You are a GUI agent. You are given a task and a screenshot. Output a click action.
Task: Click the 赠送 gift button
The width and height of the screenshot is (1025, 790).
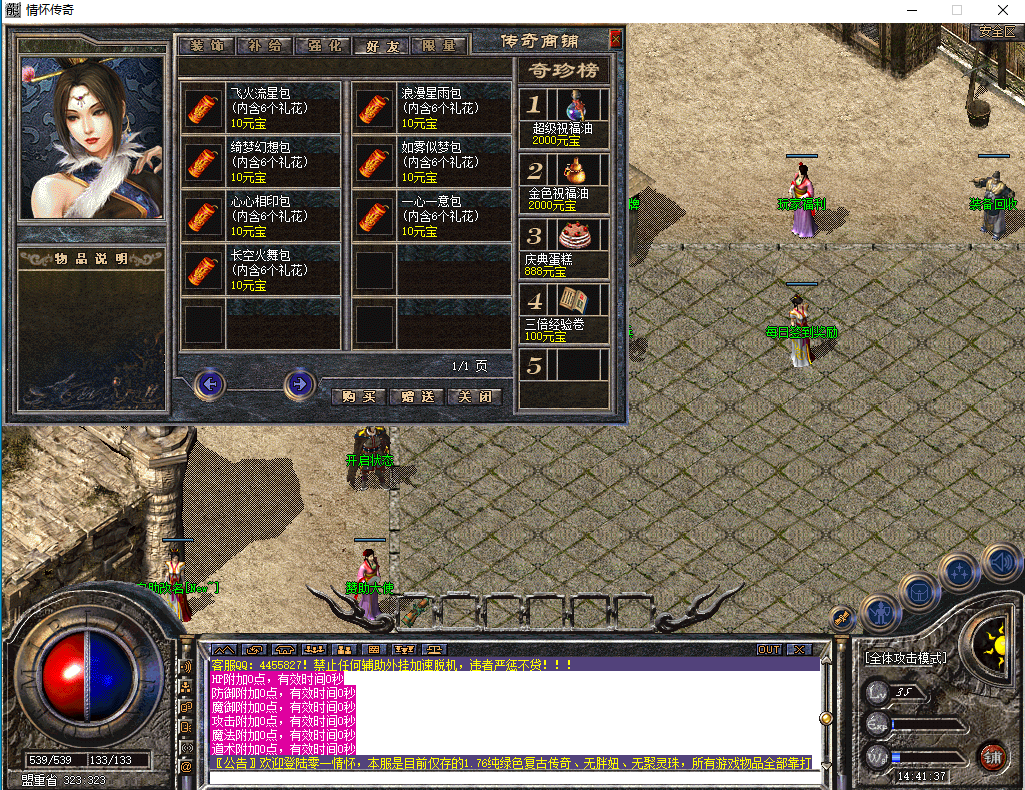416,396
